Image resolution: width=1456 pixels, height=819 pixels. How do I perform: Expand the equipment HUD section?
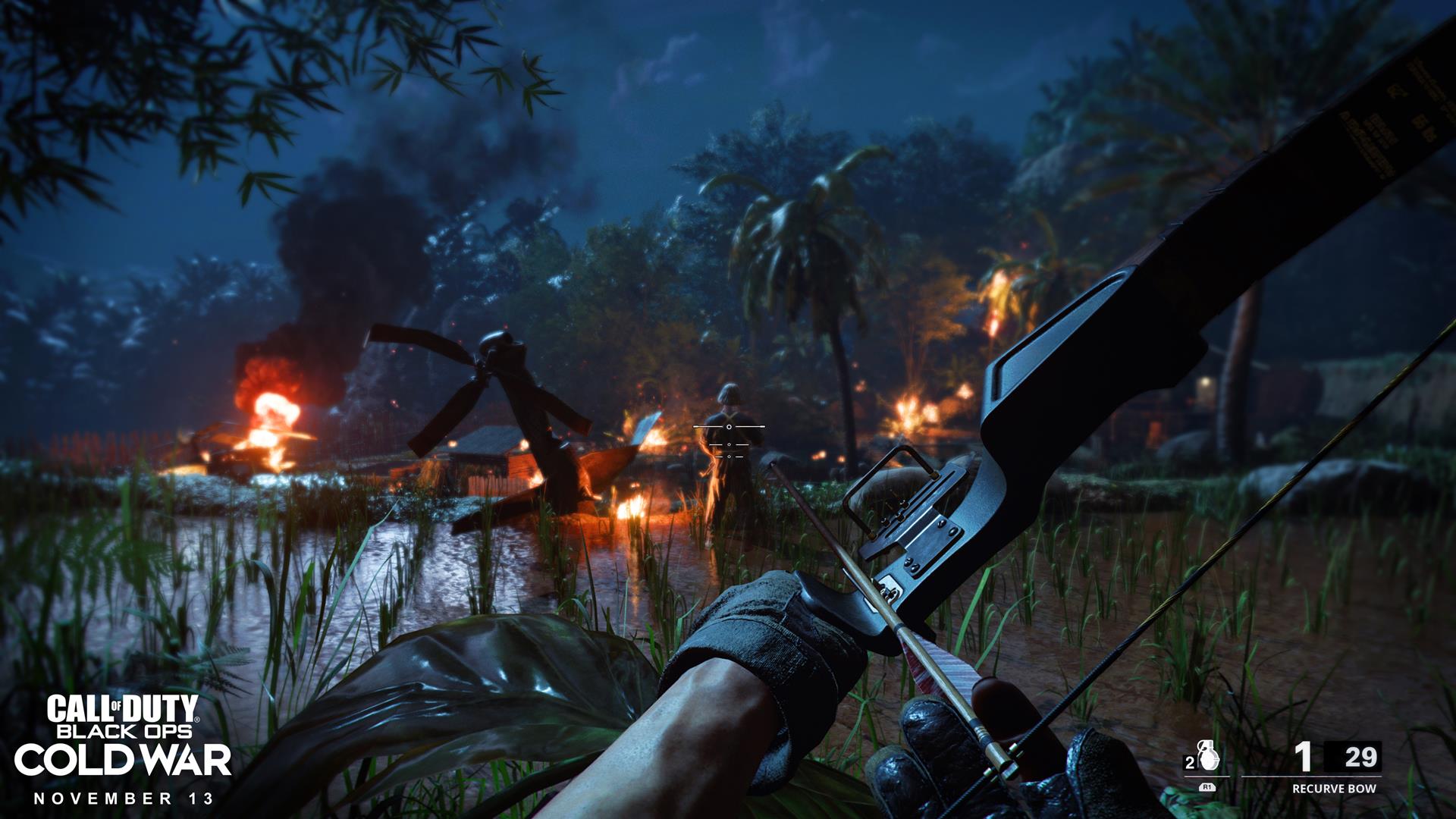point(1206,766)
